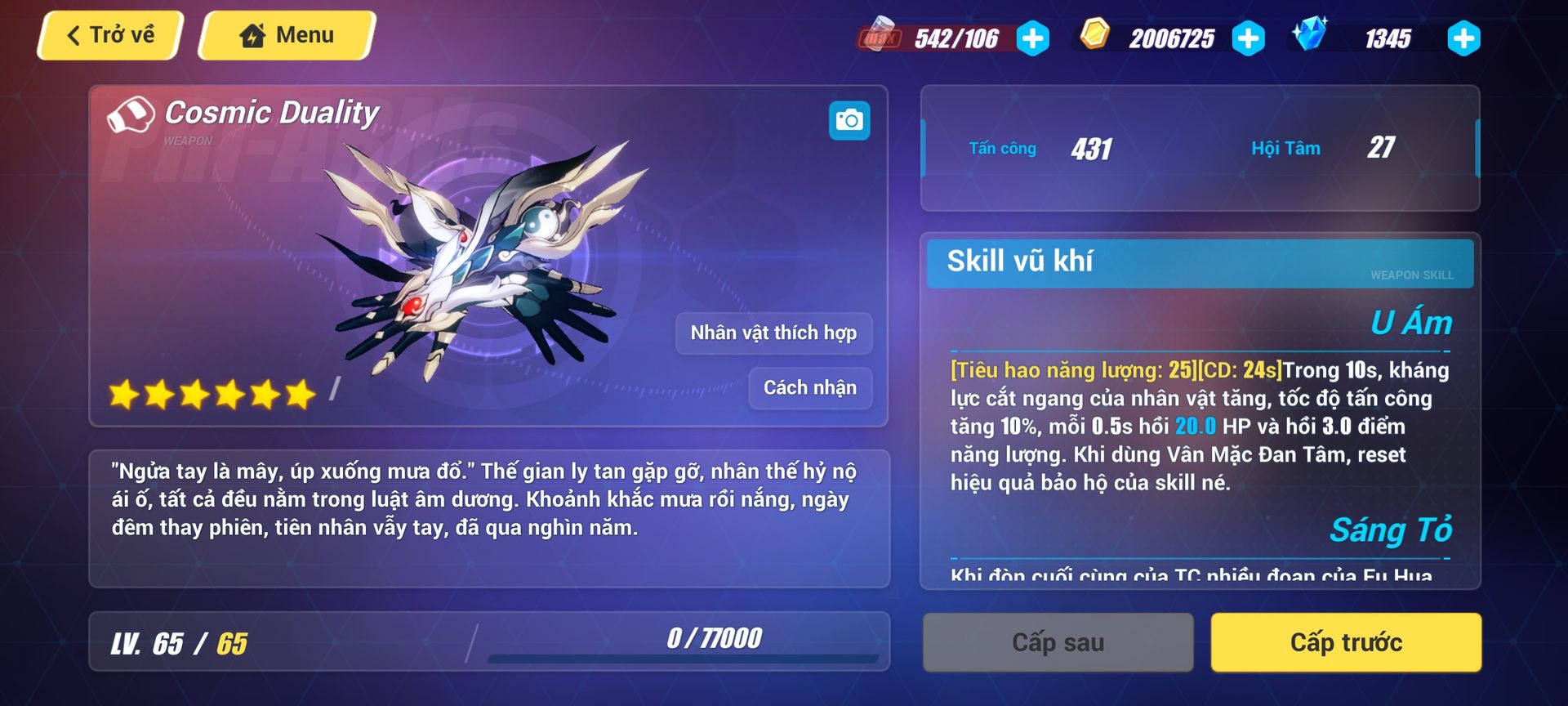Take a weapon snapshot with camera icon
The image size is (1568, 706).
[x=849, y=121]
